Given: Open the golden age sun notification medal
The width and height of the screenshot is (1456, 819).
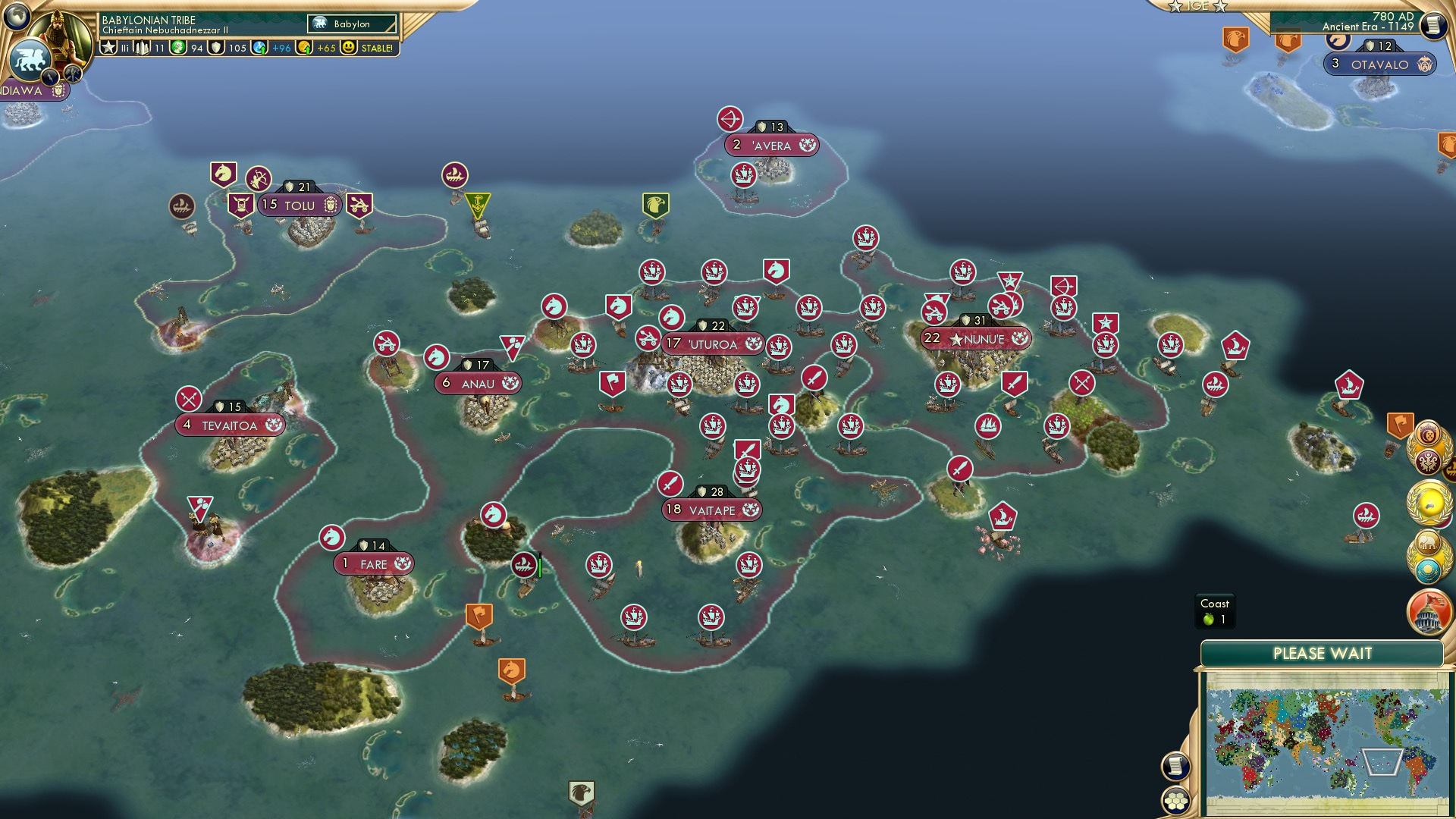Looking at the screenshot, I should [1430, 500].
